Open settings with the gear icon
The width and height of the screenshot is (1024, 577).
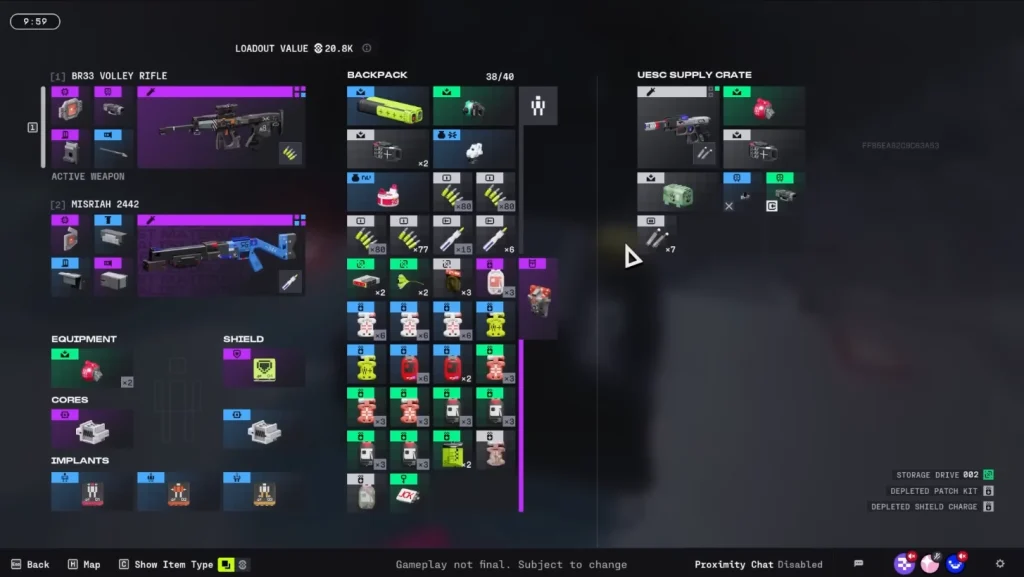1000,564
